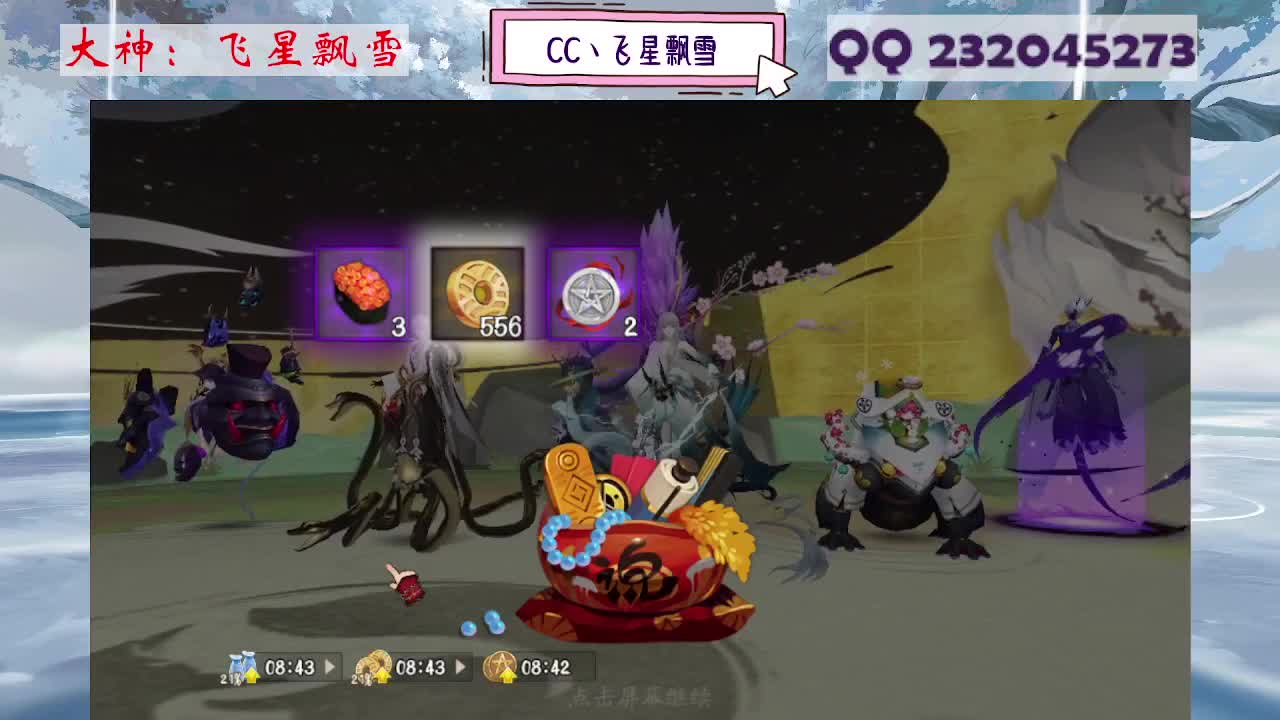Screen dimensions: 1280x720
Task: Click the medal buff icon next to 08:42
Action: tap(499, 662)
